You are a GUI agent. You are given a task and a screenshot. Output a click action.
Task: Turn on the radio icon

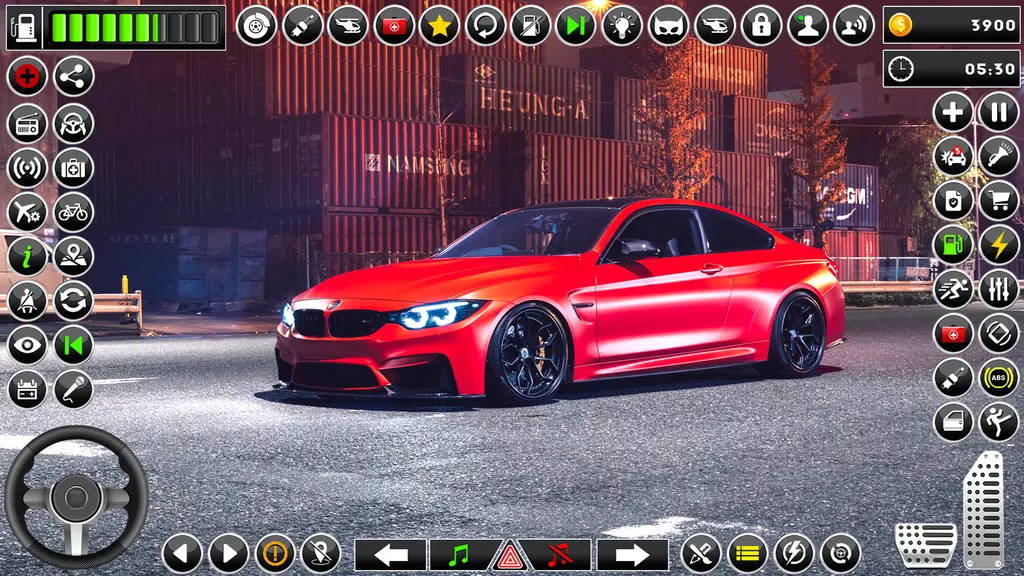27,123
